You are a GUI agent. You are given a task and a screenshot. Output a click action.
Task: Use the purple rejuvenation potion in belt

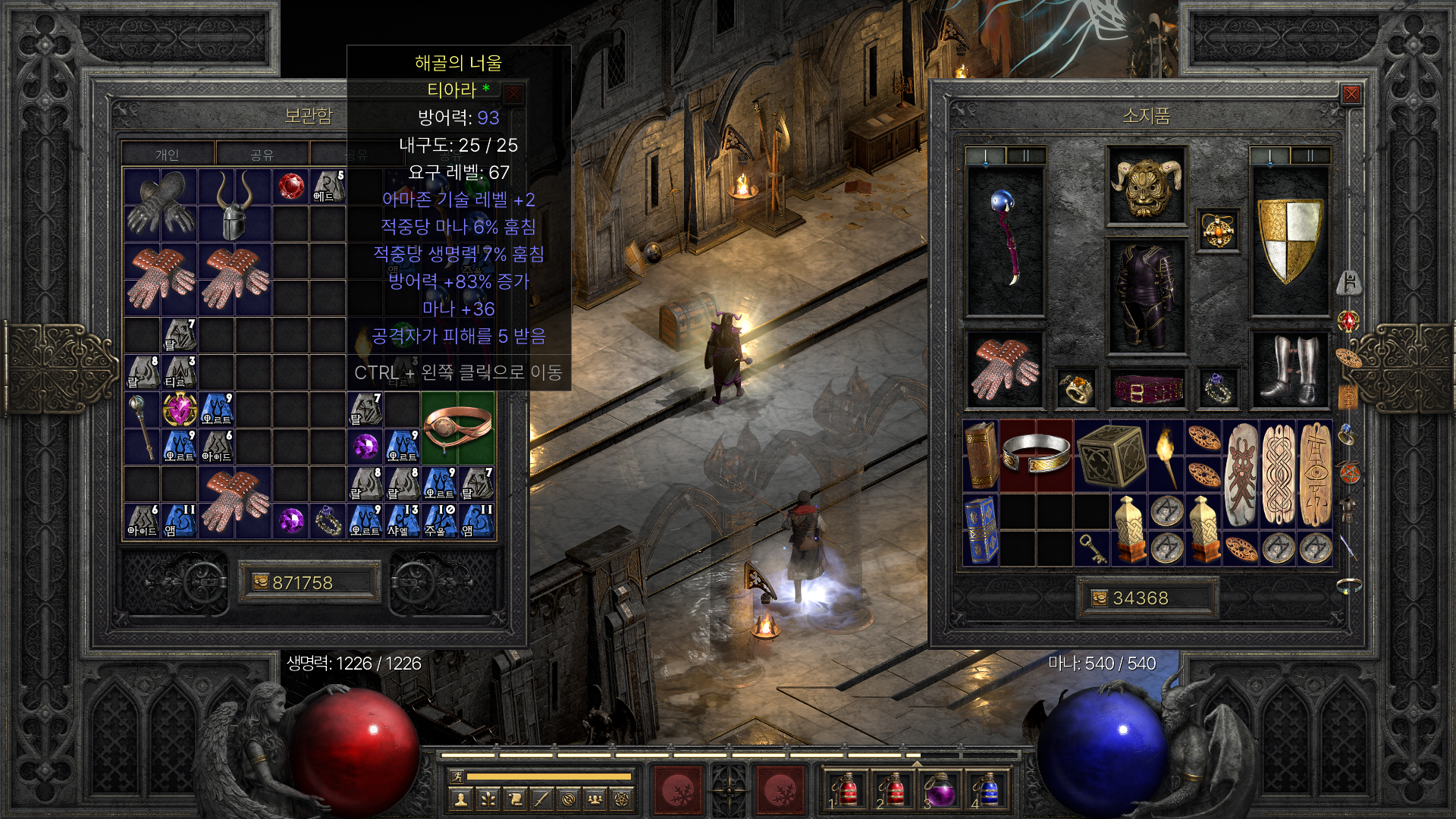pos(940,790)
